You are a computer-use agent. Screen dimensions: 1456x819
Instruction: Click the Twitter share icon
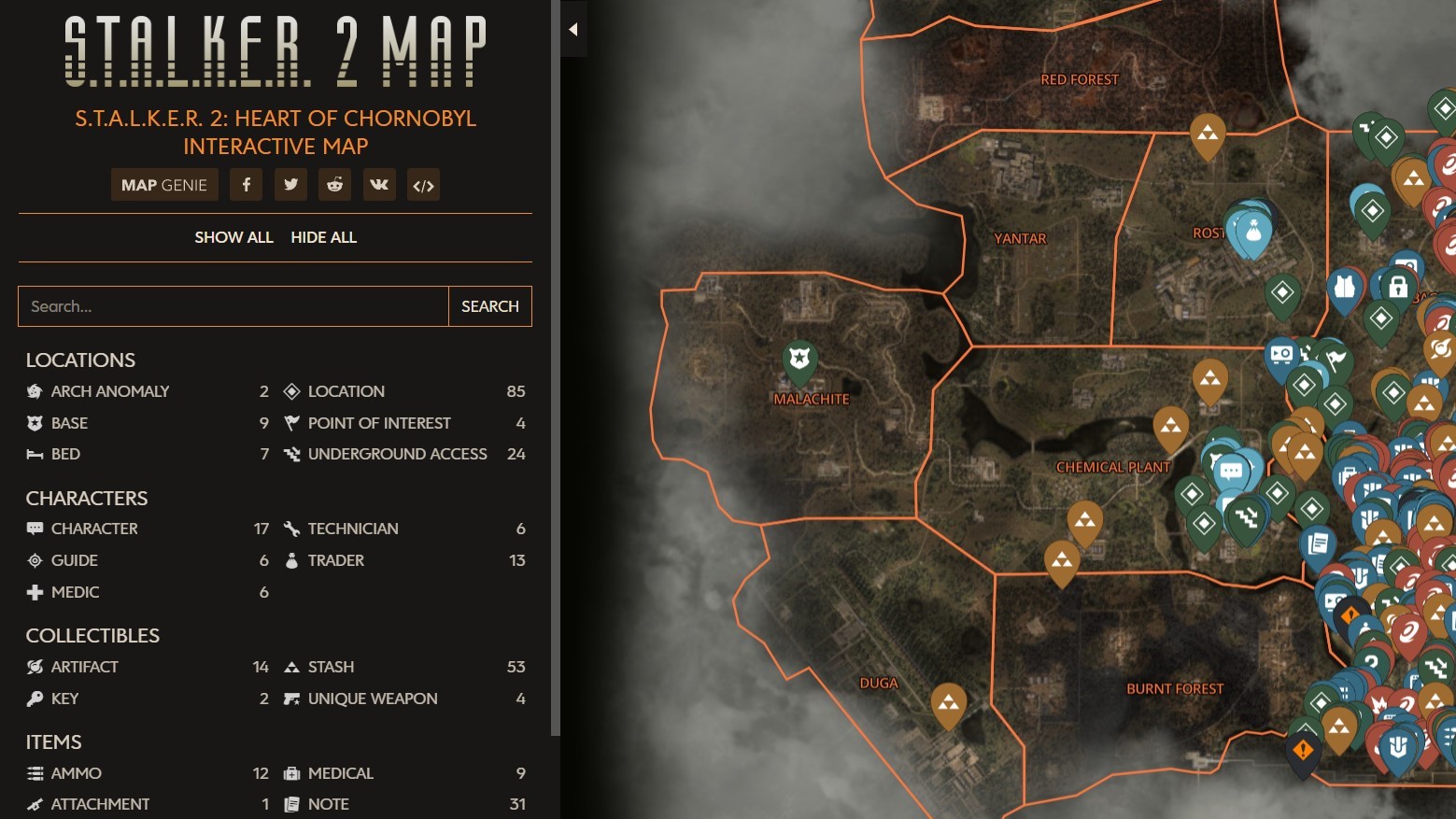pos(290,184)
